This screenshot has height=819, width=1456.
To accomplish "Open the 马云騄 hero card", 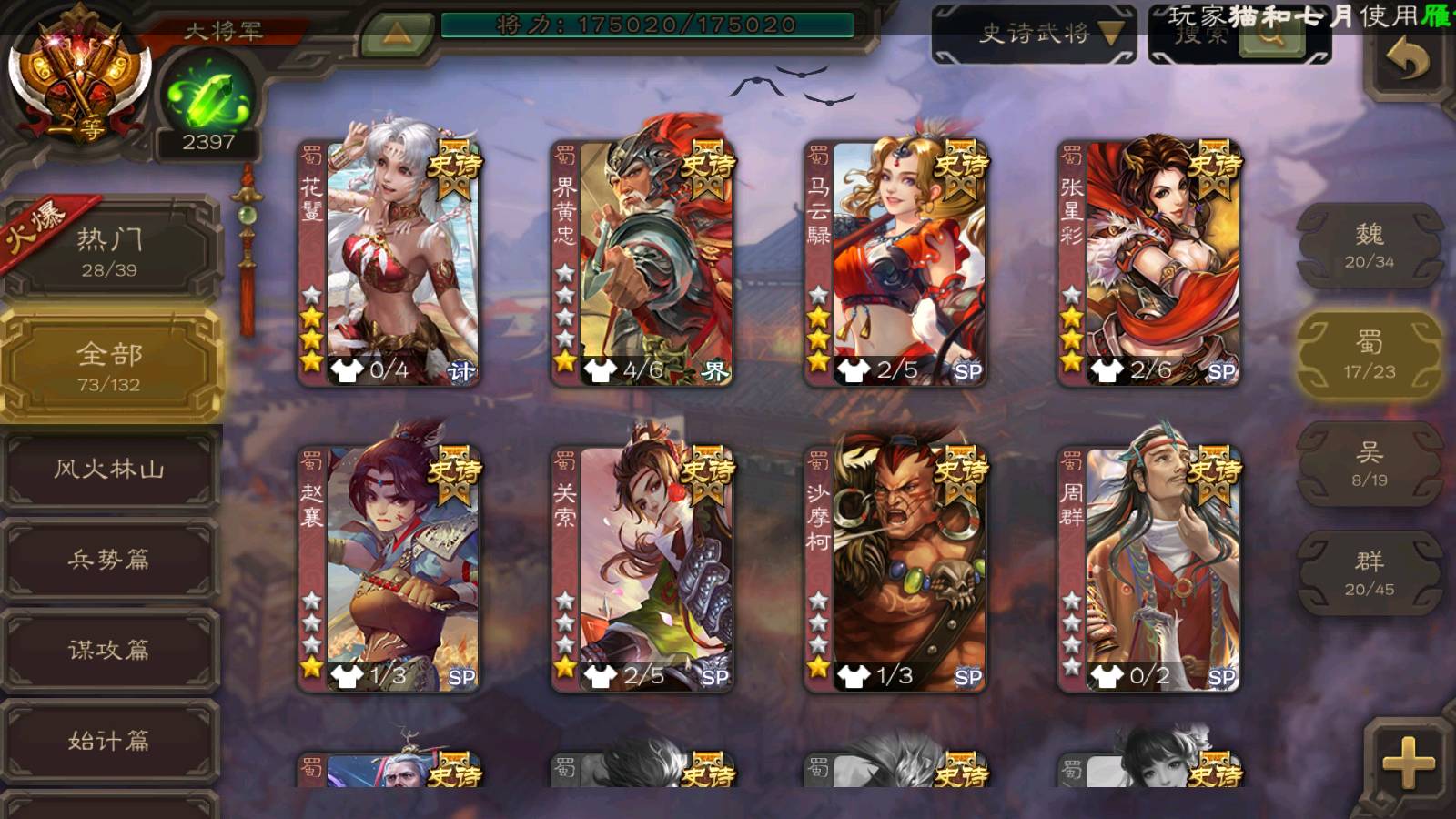I will pyautogui.click(x=895, y=262).
